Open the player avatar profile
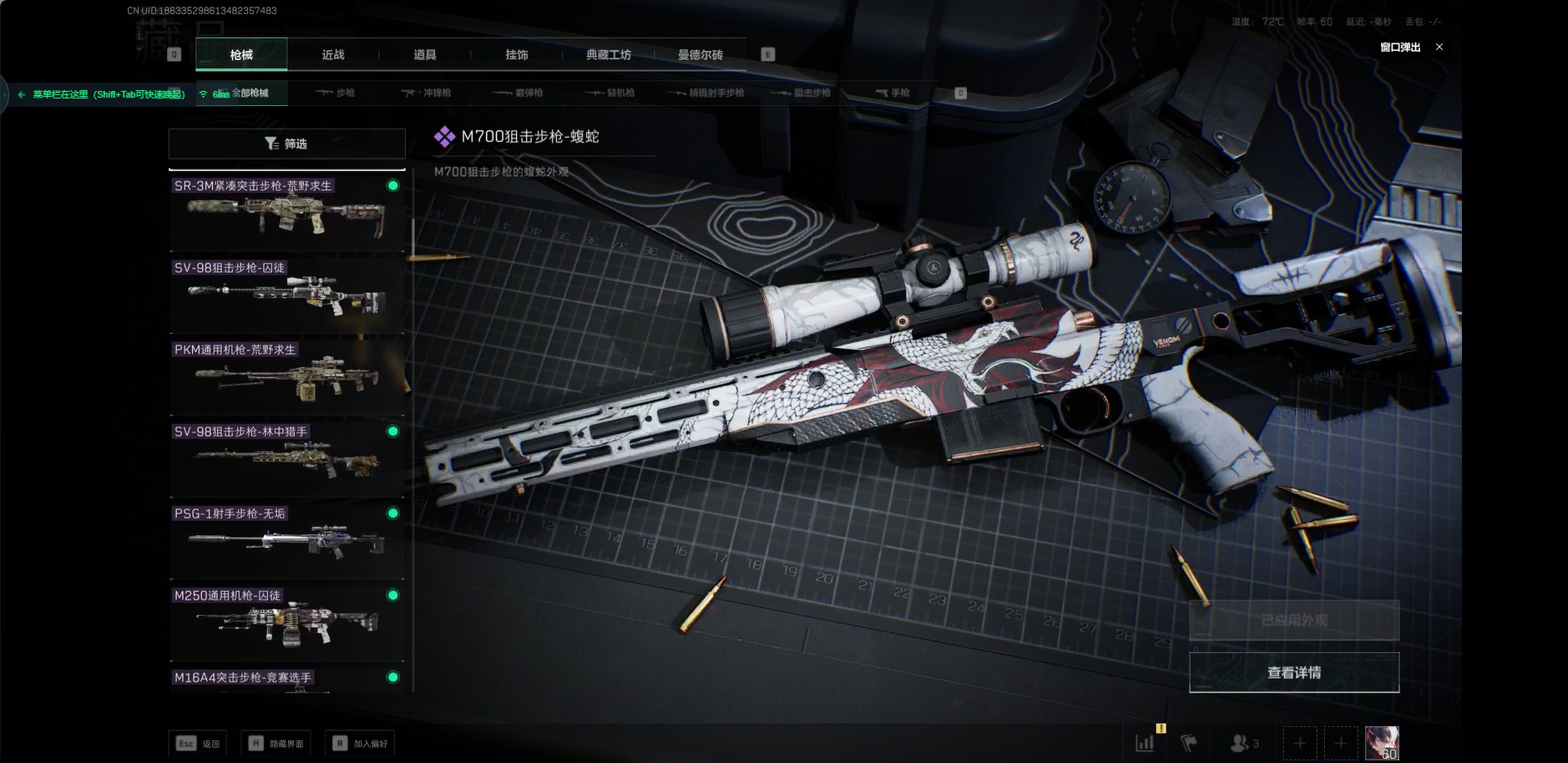This screenshot has height=763, width=1568. tap(1382, 742)
